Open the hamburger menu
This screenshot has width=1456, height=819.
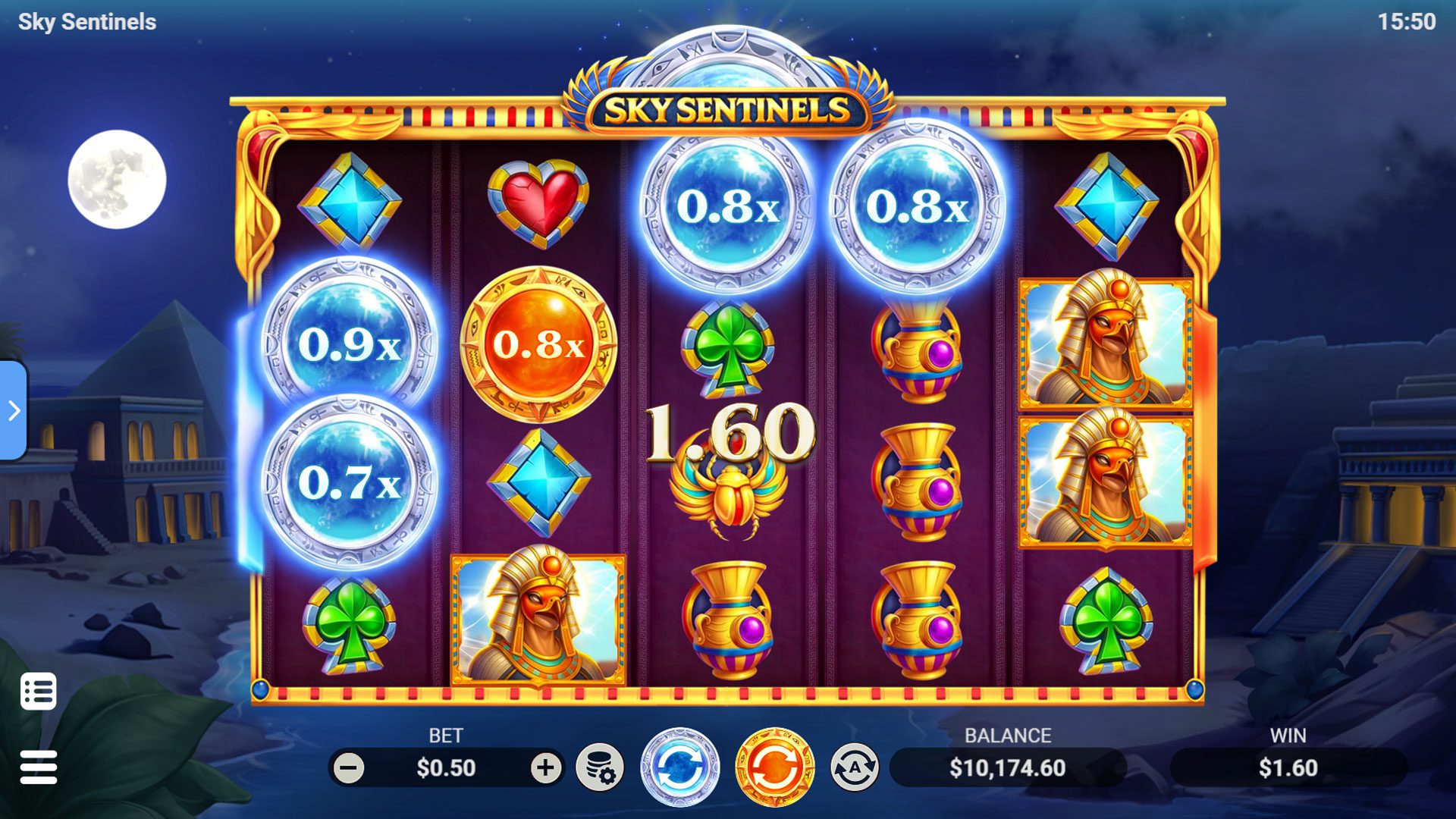pyautogui.click(x=39, y=767)
